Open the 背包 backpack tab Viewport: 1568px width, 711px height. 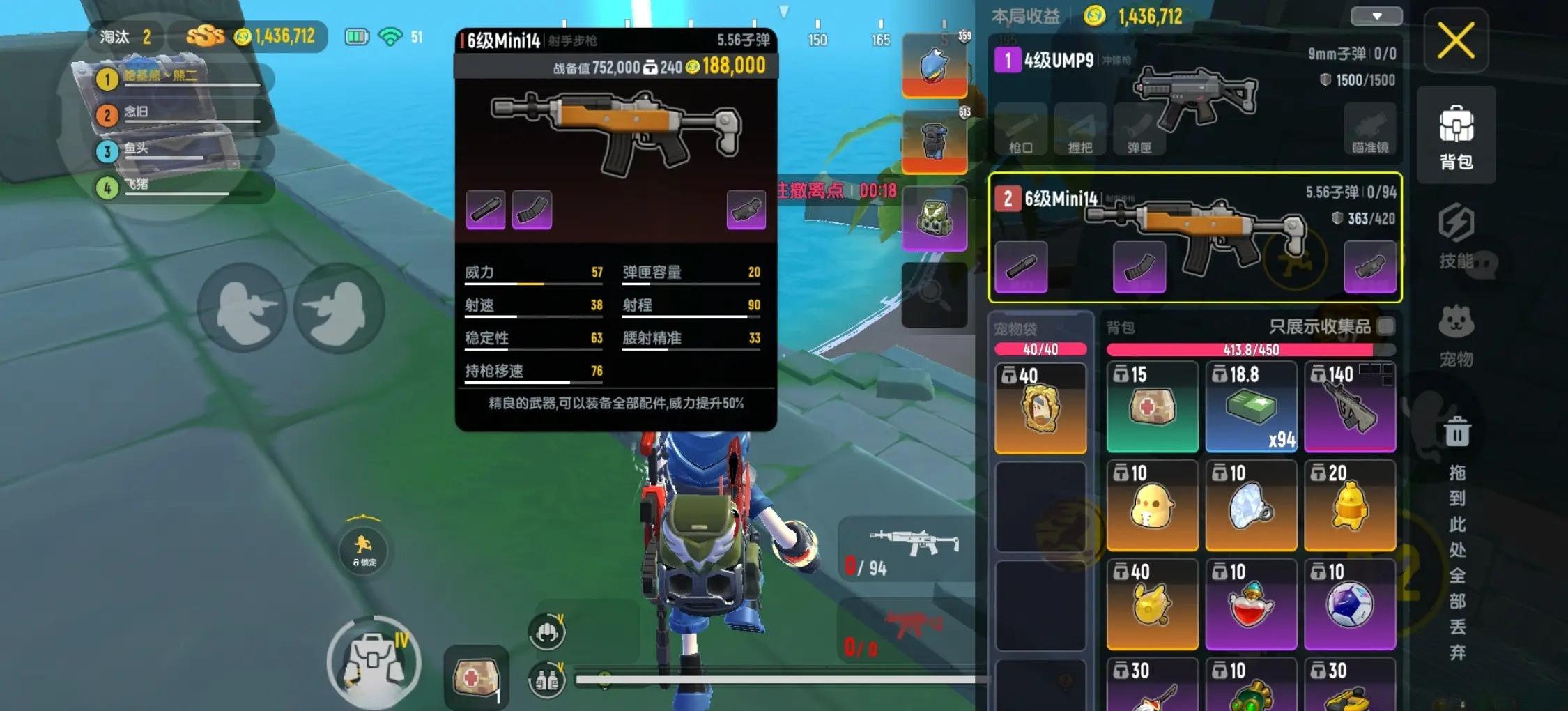[x=1456, y=137]
